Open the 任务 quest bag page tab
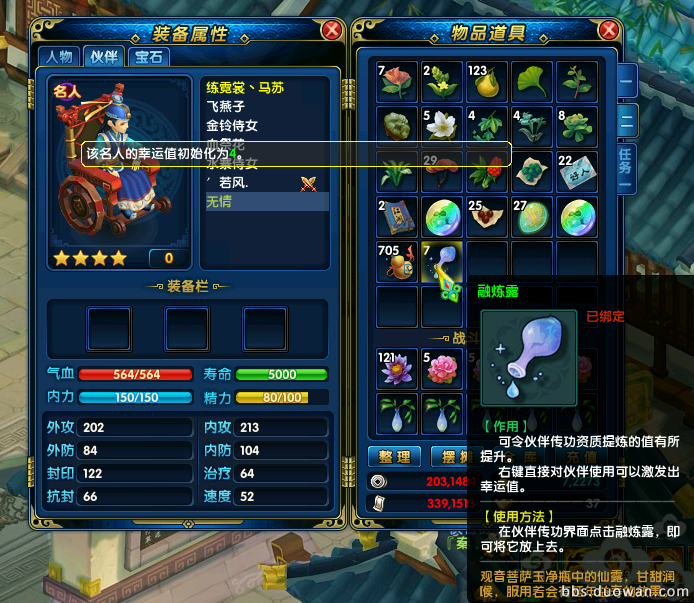Image resolution: width=694 pixels, height=603 pixels. click(625, 165)
